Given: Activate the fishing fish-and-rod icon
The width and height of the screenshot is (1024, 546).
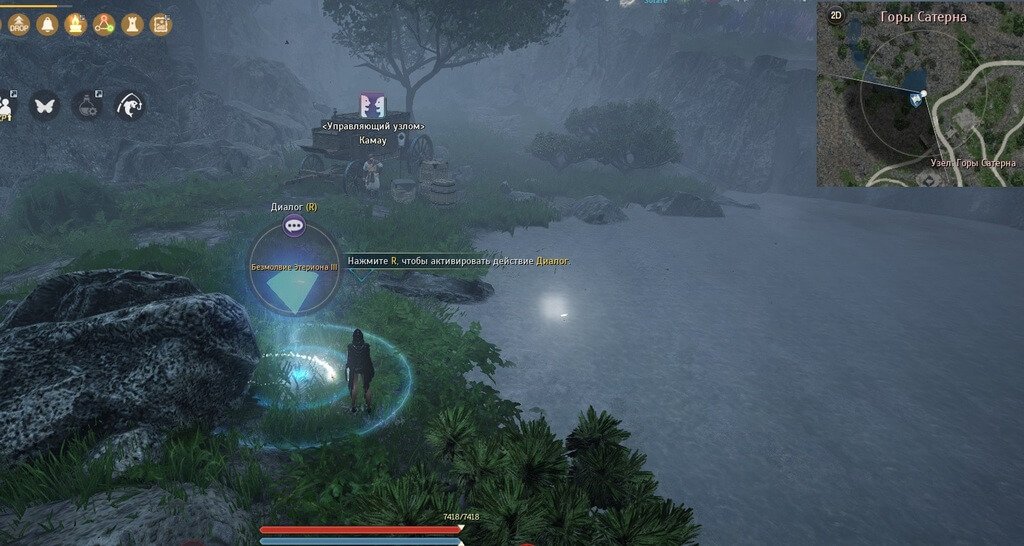Looking at the screenshot, I should [130, 105].
